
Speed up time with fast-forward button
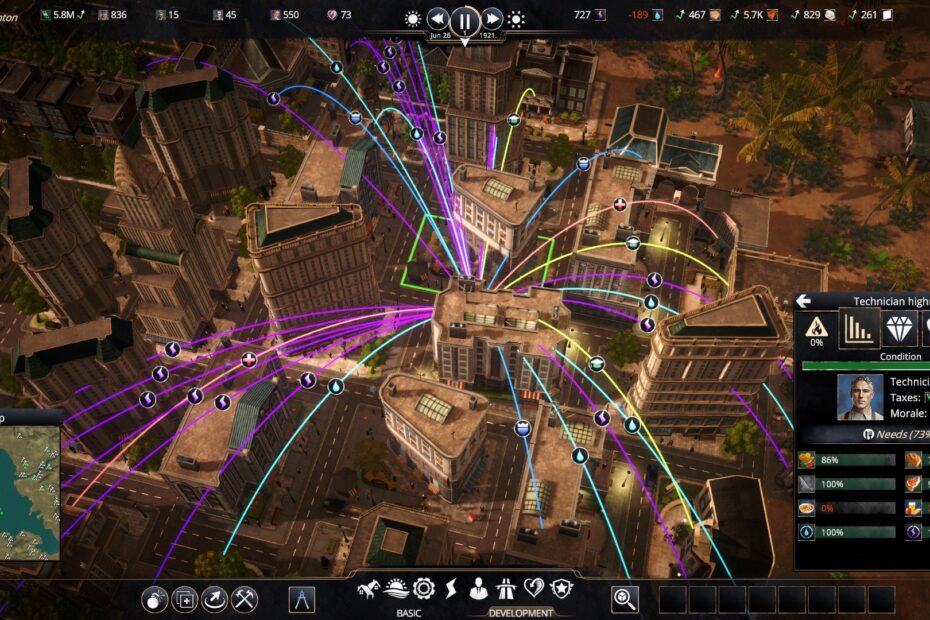coord(492,19)
